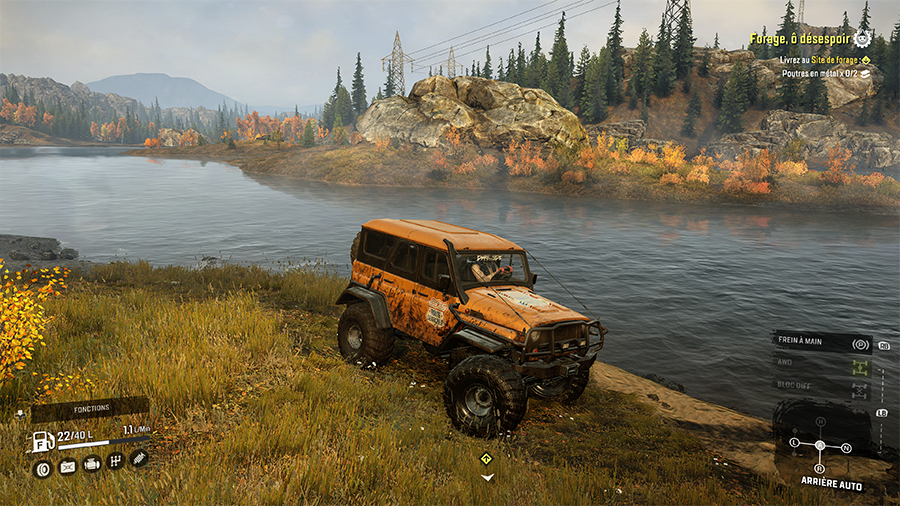The image size is (900, 506).
Task: Shift to the L low gear
Action: pyautogui.click(x=795, y=442)
